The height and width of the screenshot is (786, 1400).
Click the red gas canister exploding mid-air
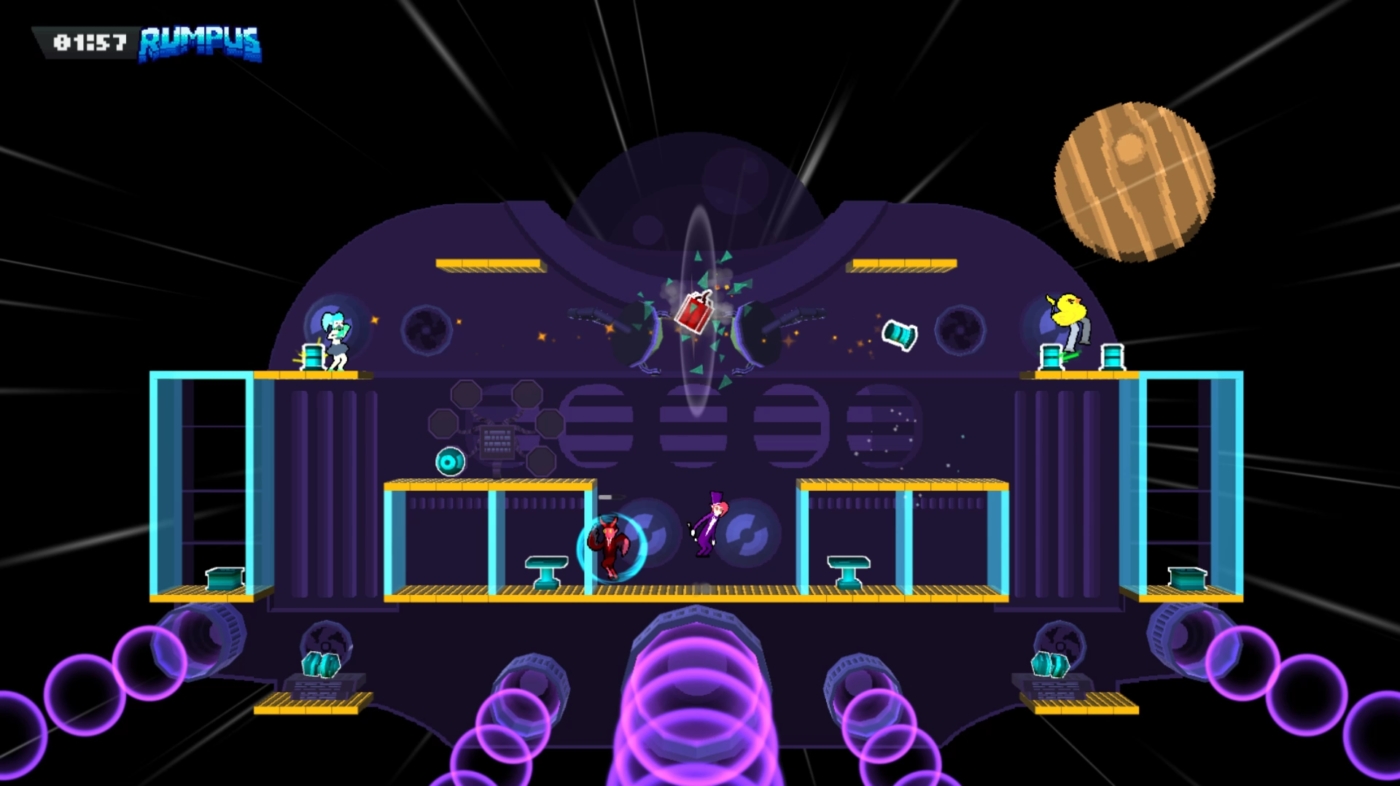pyautogui.click(x=695, y=310)
